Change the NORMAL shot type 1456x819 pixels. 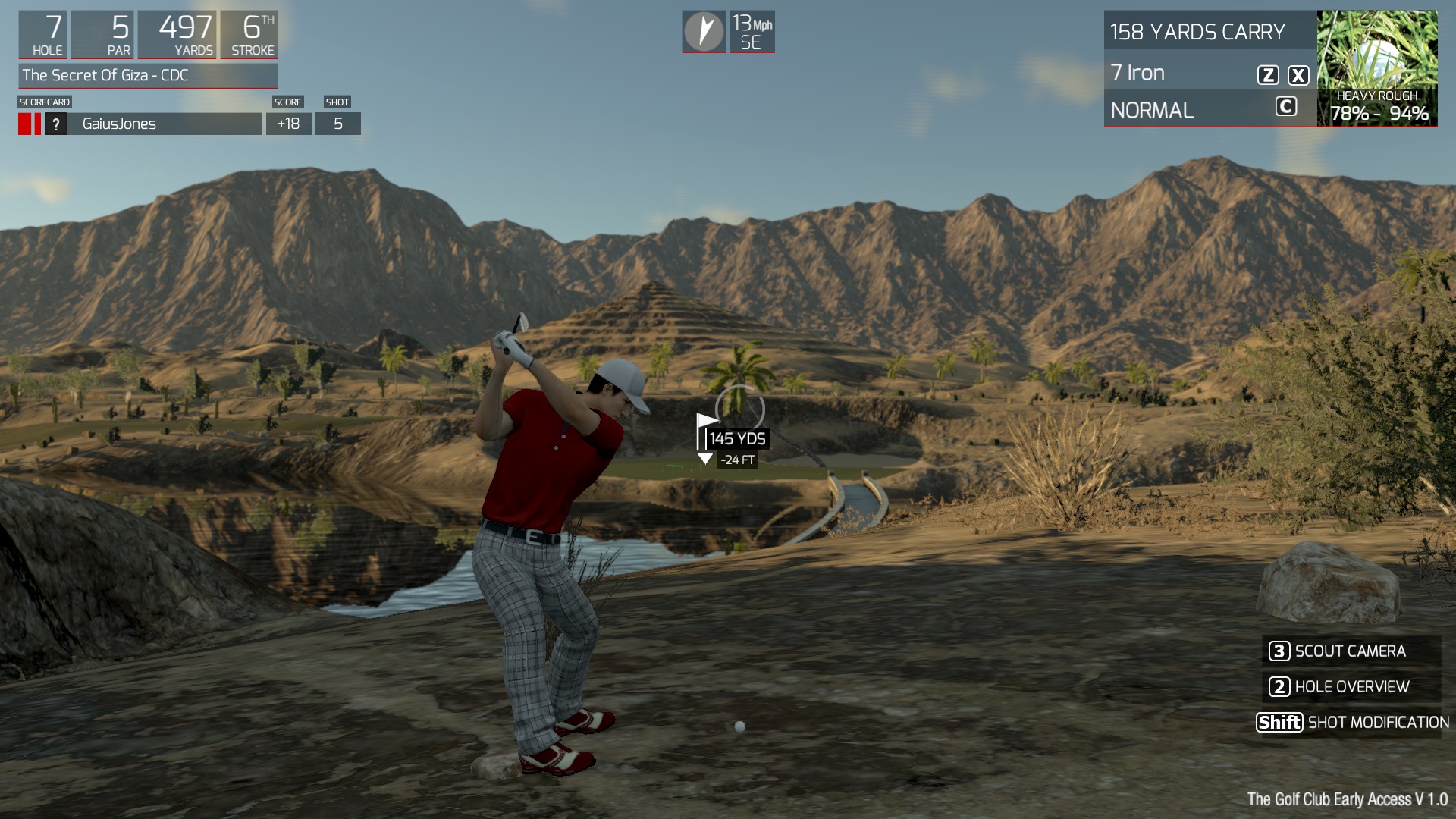pyautogui.click(x=1152, y=111)
